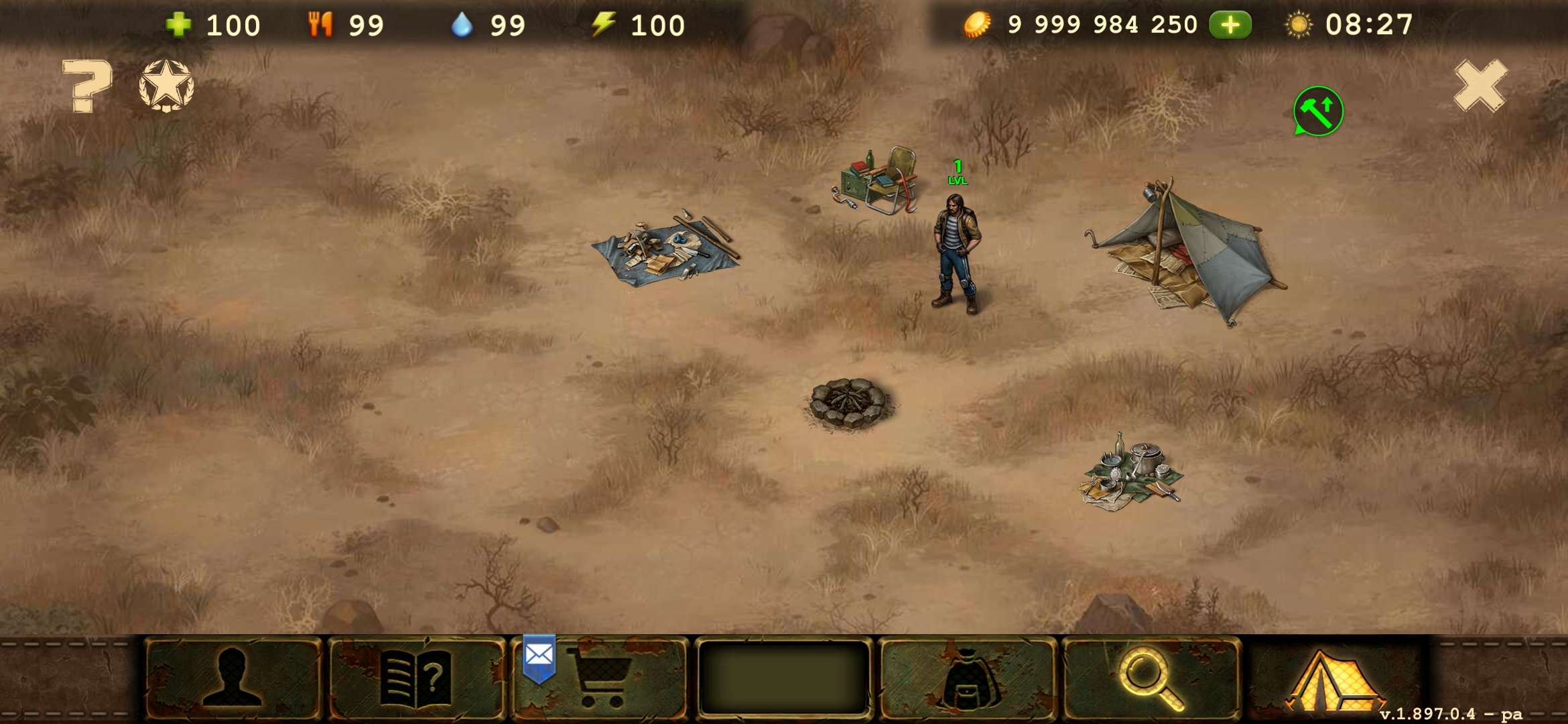Open the blue envelope mail banner

pyautogui.click(x=539, y=657)
